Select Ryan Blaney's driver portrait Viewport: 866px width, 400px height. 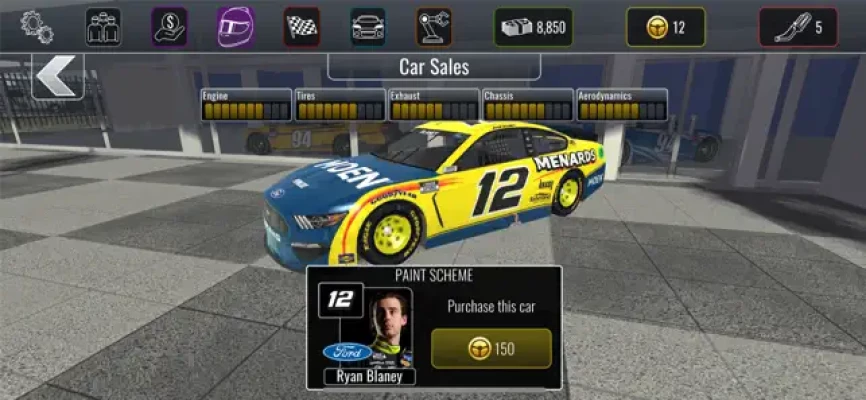pos(389,328)
